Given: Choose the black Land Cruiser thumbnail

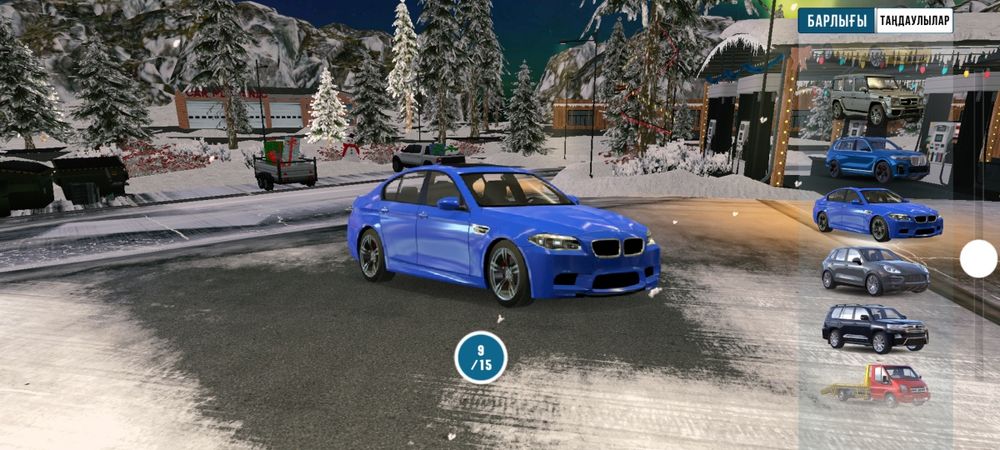Looking at the screenshot, I should [874, 327].
